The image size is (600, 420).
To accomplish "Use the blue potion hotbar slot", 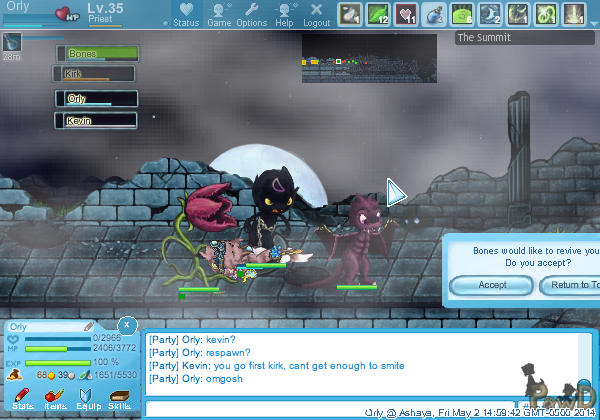I will [434, 15].
